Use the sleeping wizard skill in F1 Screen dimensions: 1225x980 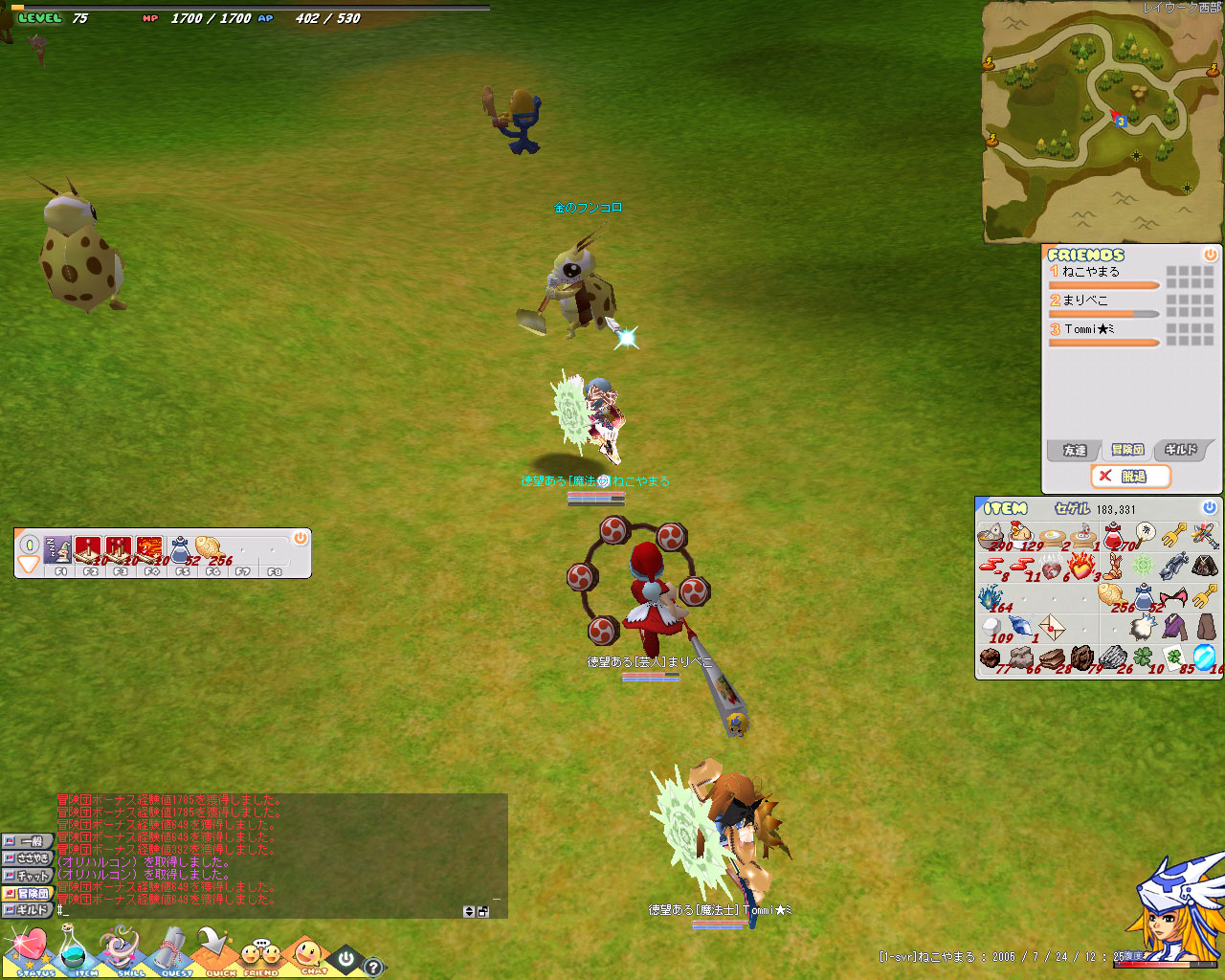(x=59, y=549)
